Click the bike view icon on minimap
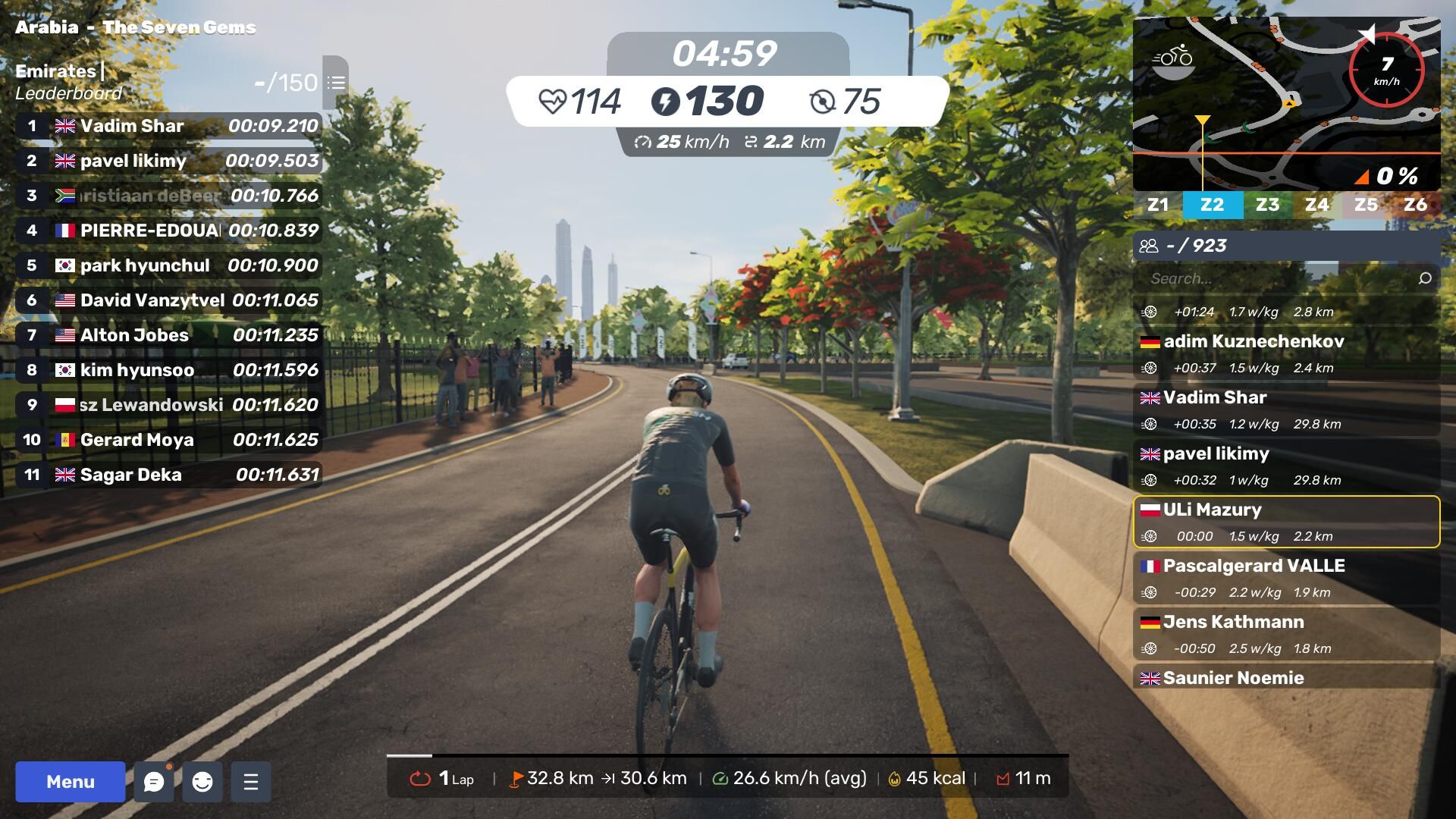The height and width of the screenshot is (819, 1456). coord(1173,59)
